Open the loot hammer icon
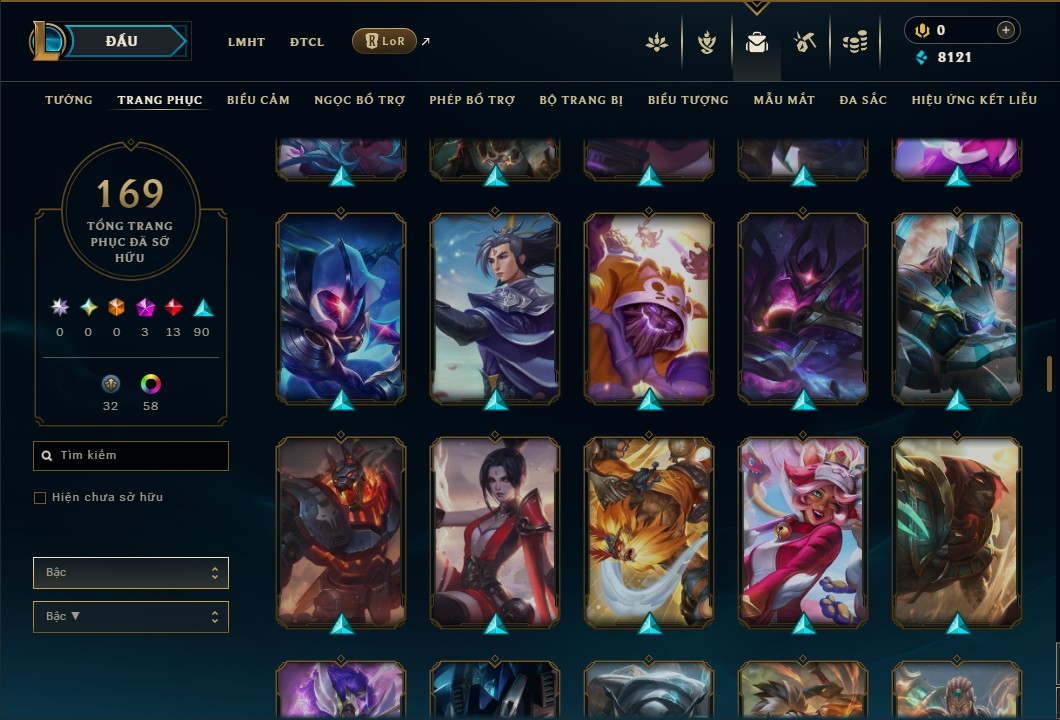Viewport: 1060px width, 720px height. pos(805,42)
